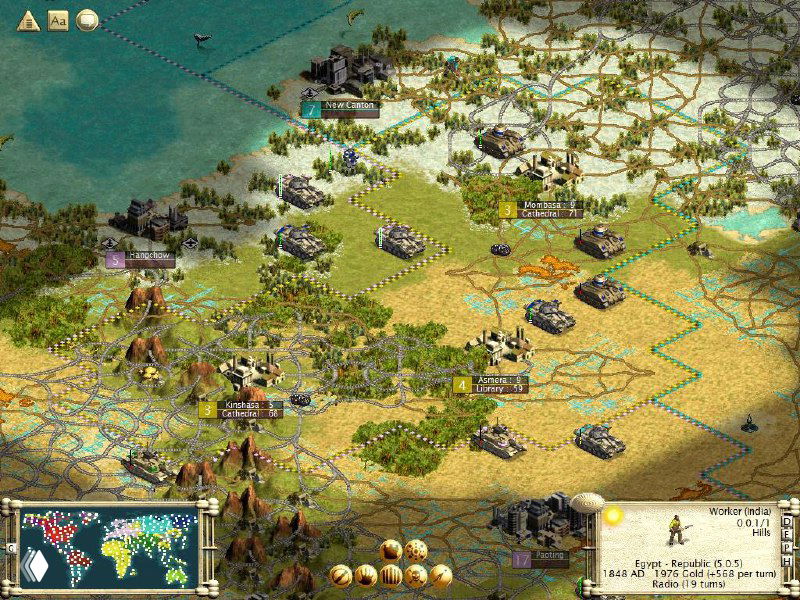
Task: Click the D button on info panel
Action: tap(789, 521)
